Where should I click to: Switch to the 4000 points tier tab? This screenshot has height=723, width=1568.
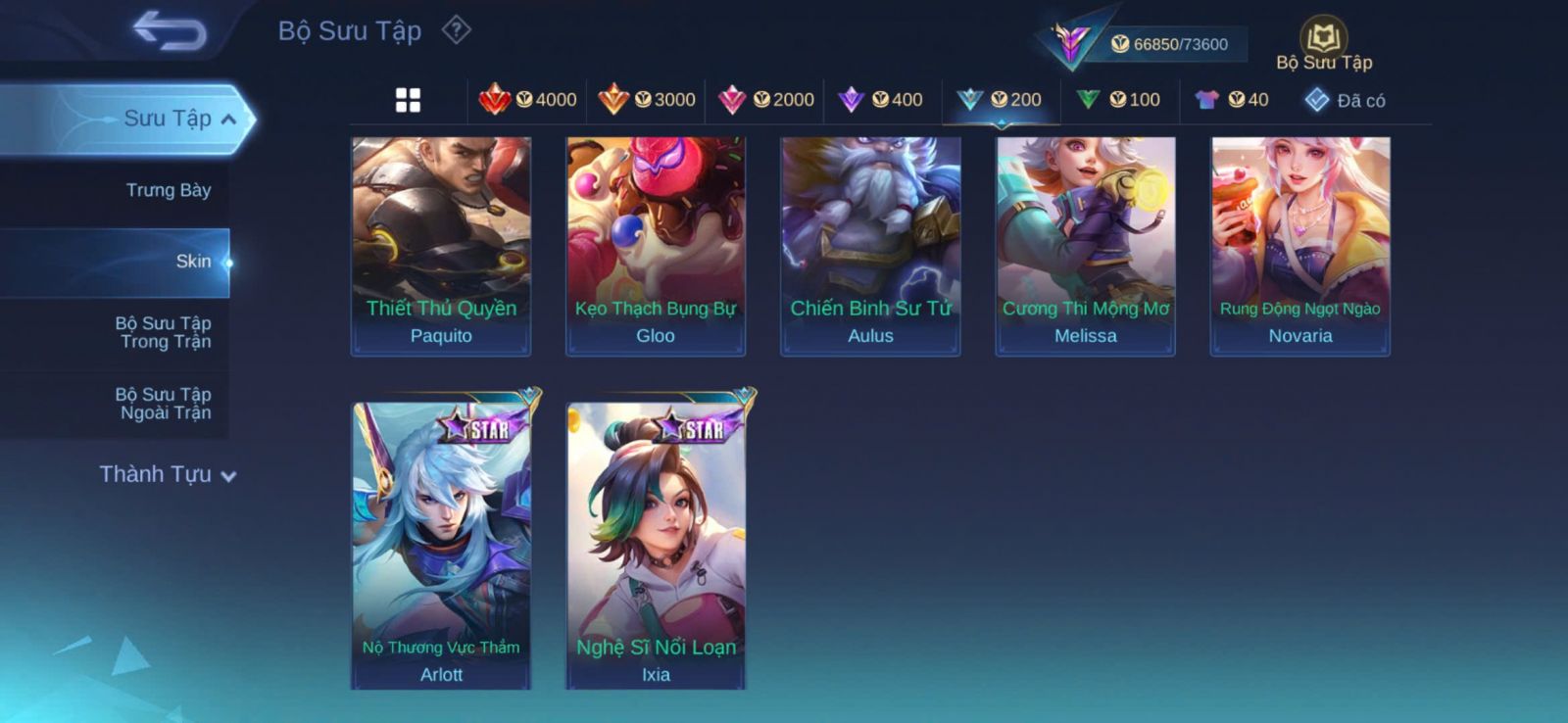click(x=528, y=100)
